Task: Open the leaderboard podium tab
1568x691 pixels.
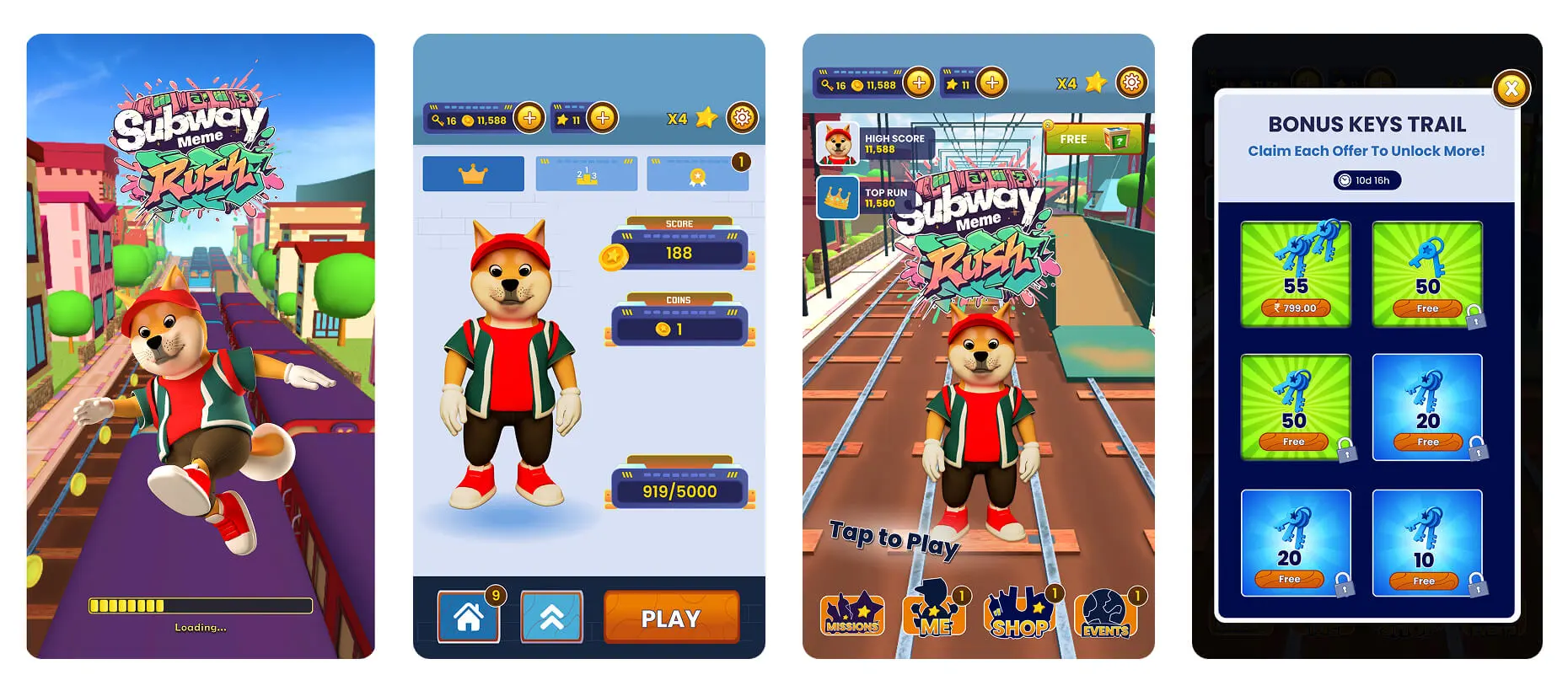Action: coord(586,173)
